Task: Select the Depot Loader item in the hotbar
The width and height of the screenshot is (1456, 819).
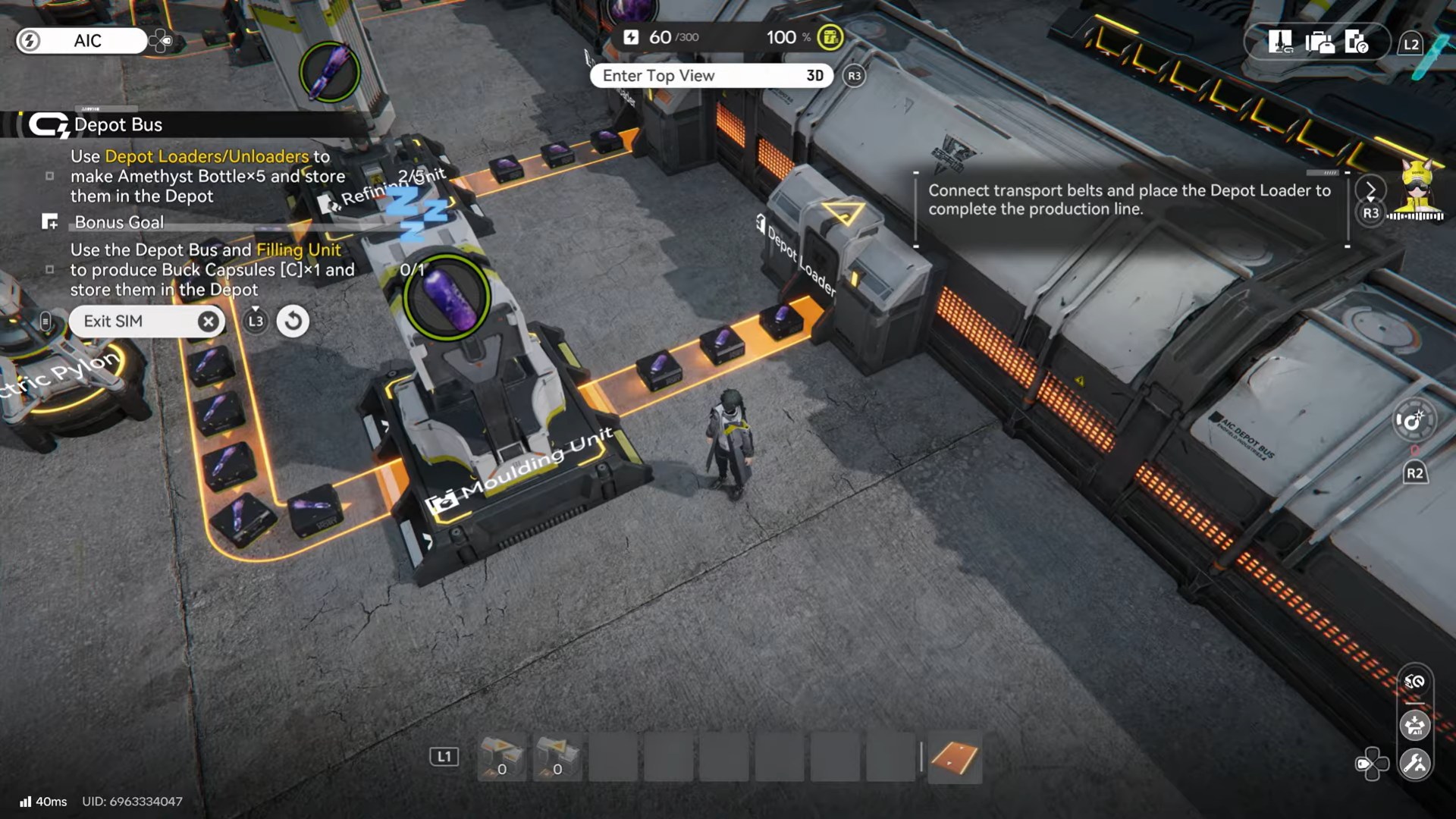Action: point(499,758)
